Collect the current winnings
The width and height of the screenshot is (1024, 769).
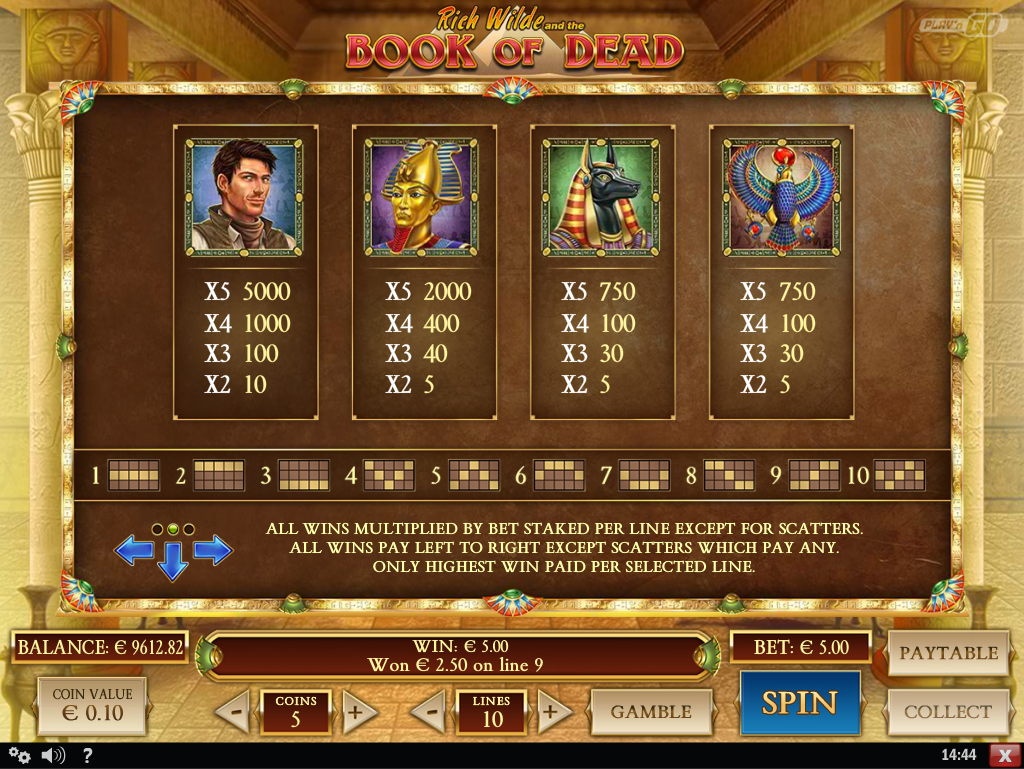coord(948,712)
